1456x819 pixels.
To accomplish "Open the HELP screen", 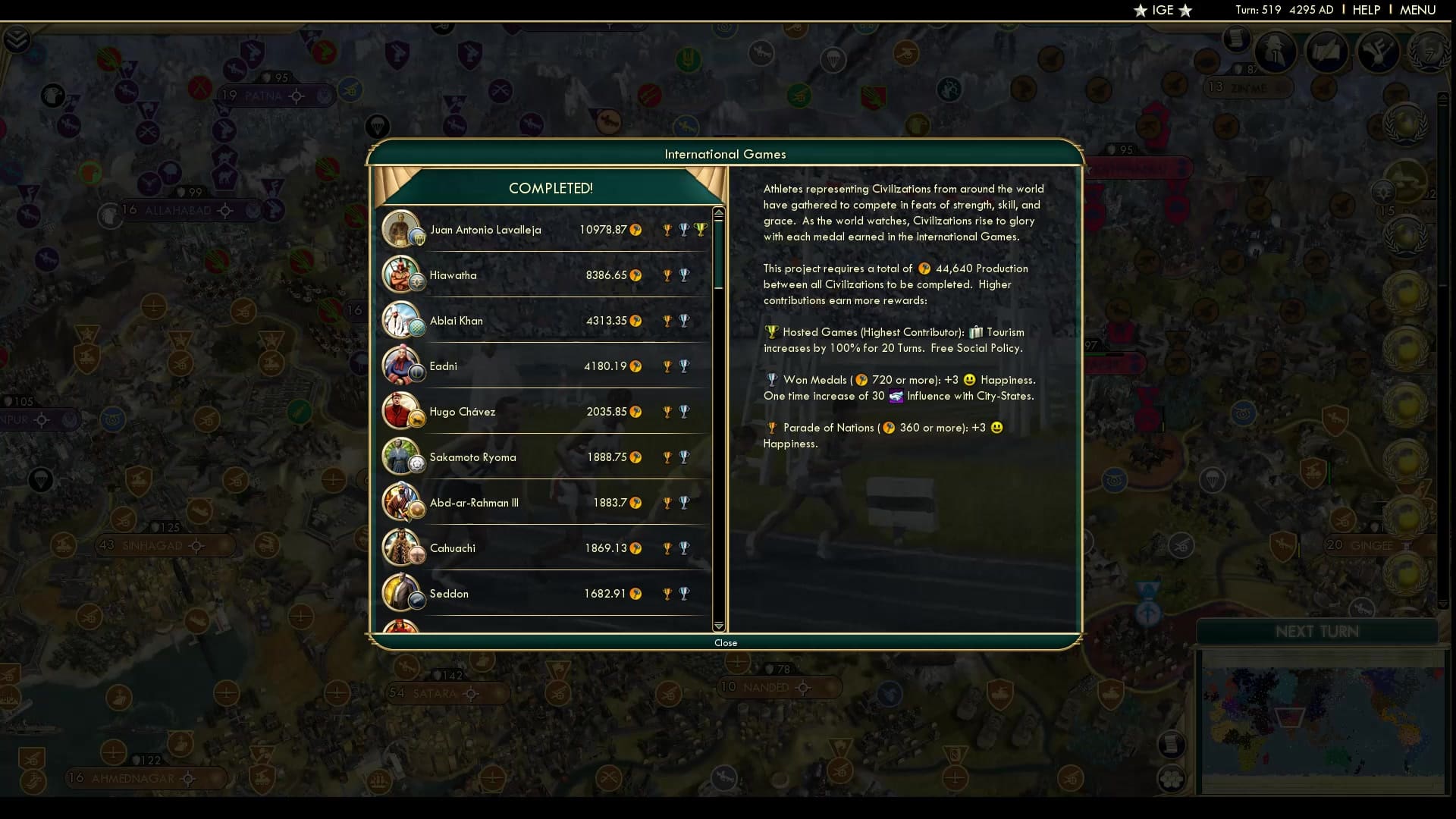I will click(x=1366, y=10).
